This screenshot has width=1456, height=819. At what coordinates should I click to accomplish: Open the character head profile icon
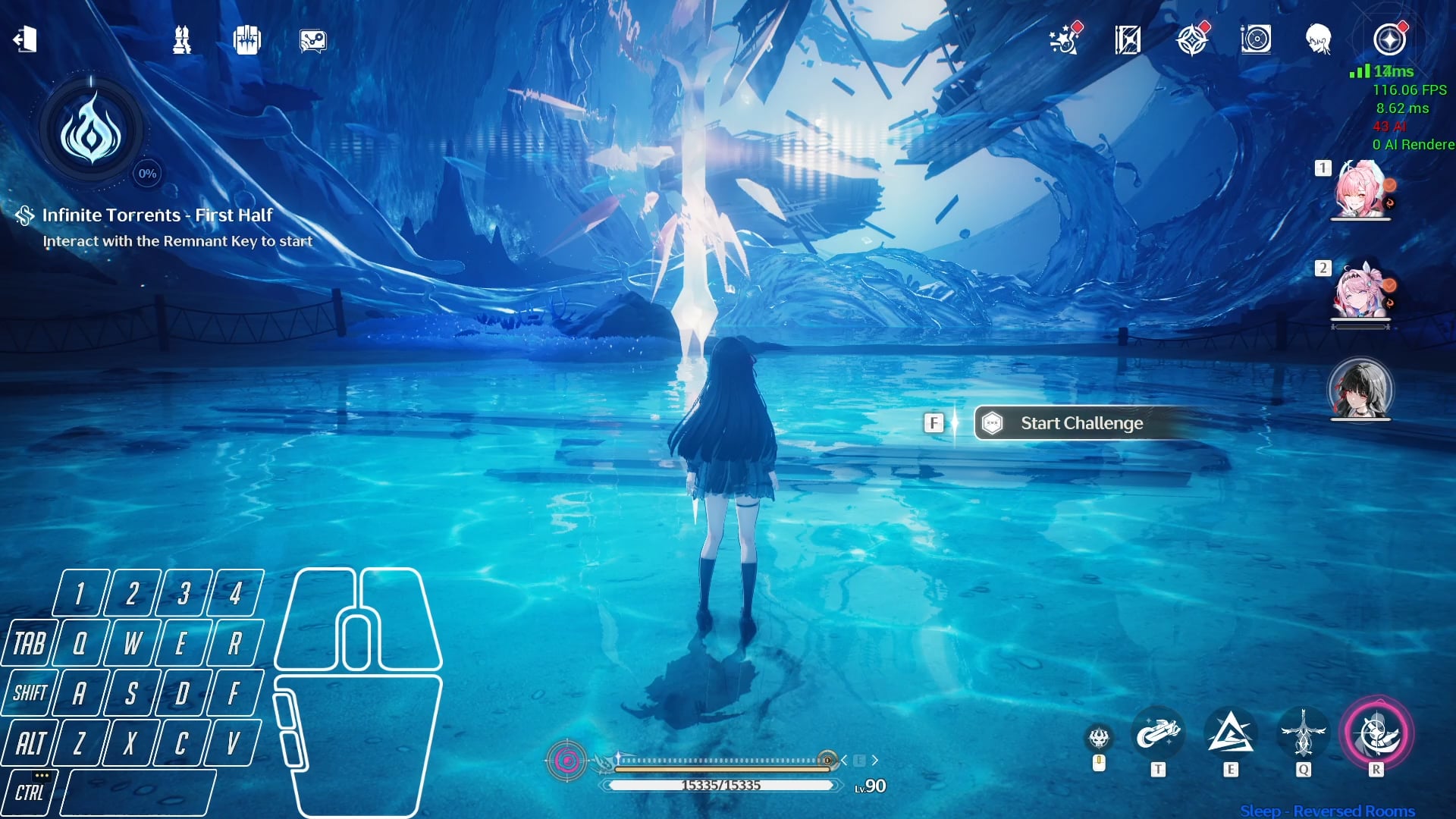(x=1319, y=39)
